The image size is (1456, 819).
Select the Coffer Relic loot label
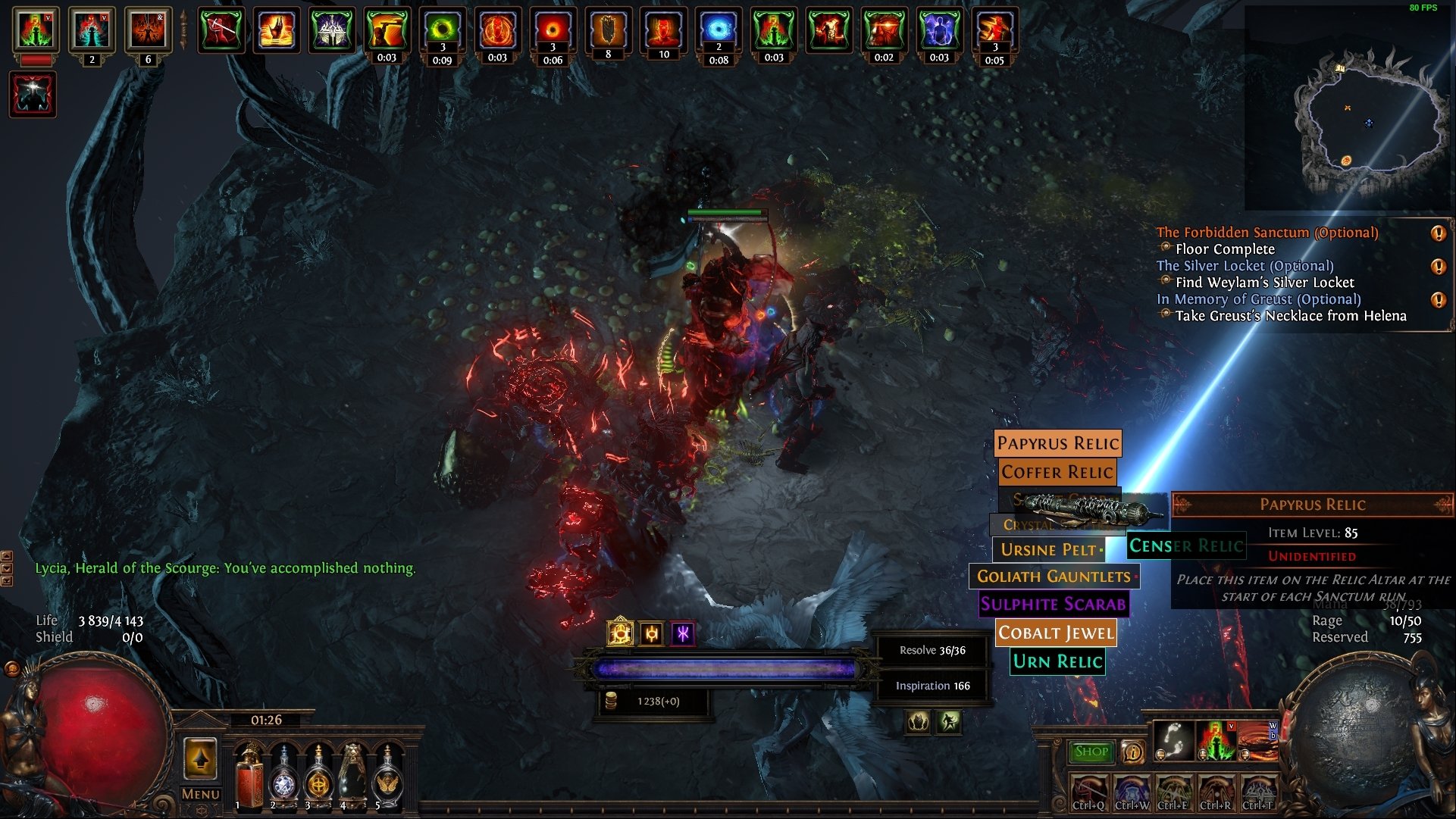pos(1057,472)
